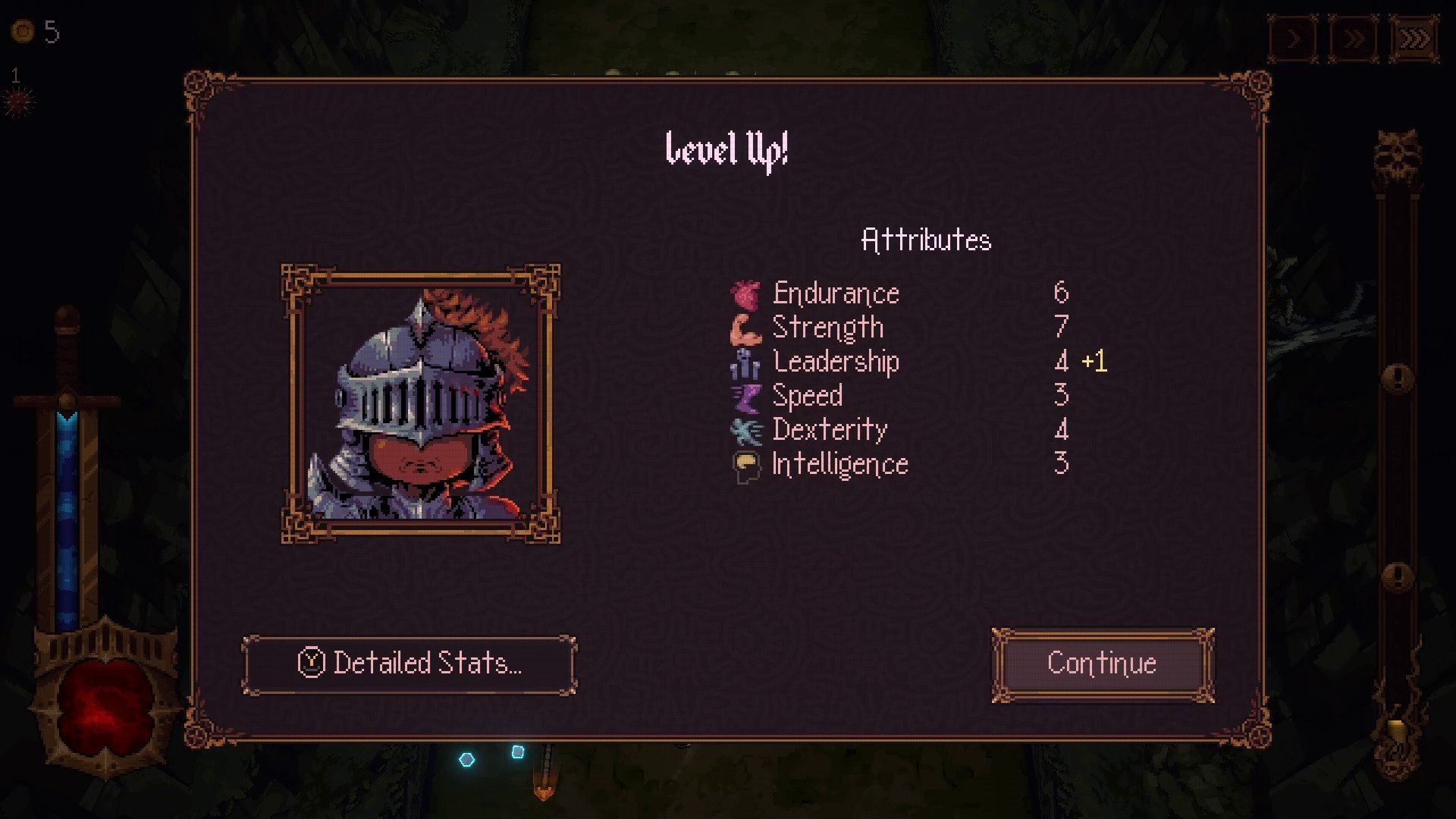Click the Continue button
This screenshot has width=1456, height=819.
click(x=1103, y=664)
